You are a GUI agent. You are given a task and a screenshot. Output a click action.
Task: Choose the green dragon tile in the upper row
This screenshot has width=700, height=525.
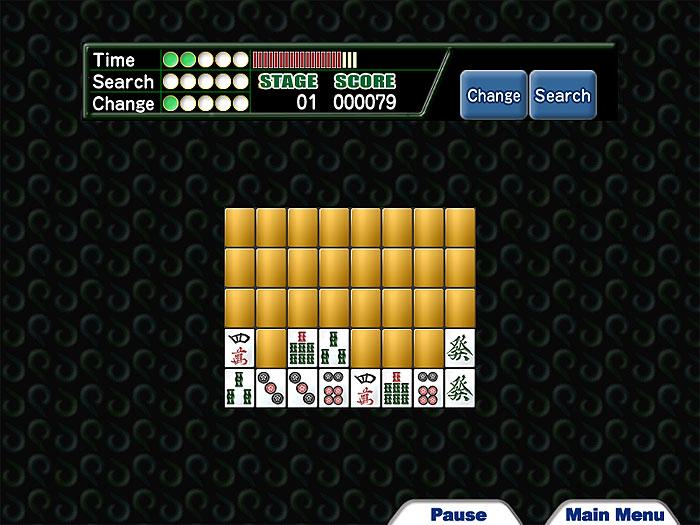tap(460, 347)
